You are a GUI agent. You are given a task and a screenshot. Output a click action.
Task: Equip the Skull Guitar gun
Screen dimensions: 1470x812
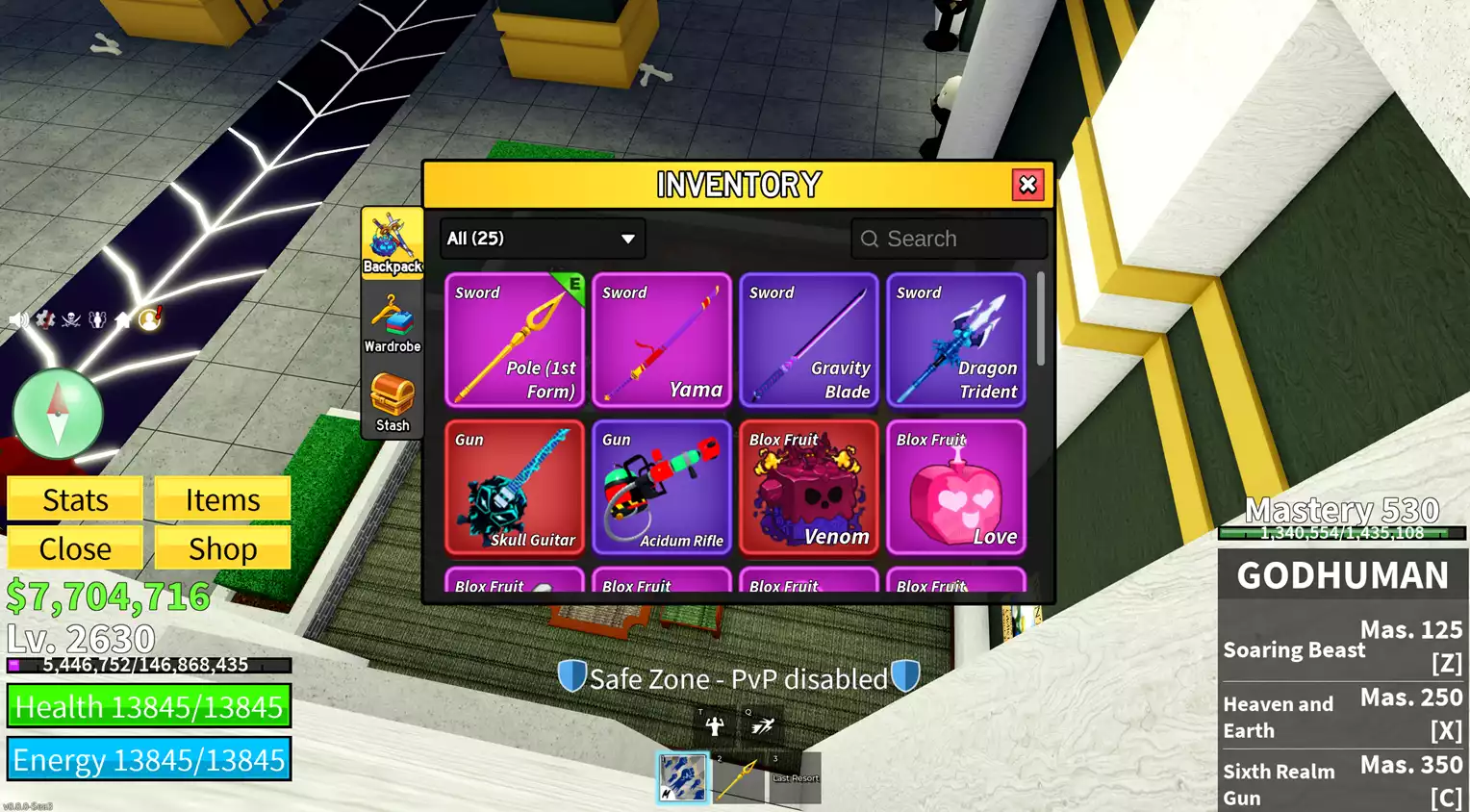(515, 488)
